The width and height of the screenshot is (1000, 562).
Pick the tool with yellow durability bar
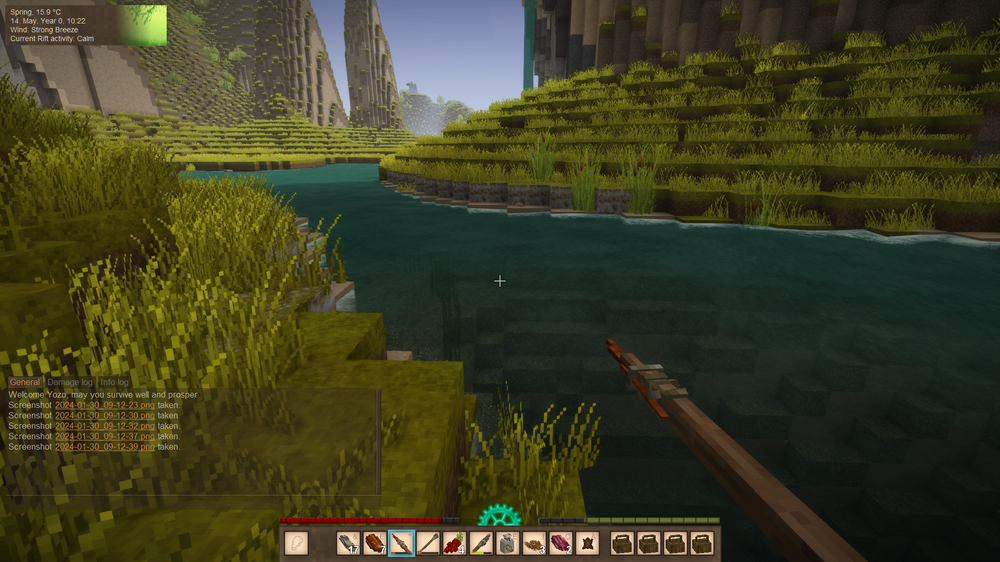click(481, 543)
